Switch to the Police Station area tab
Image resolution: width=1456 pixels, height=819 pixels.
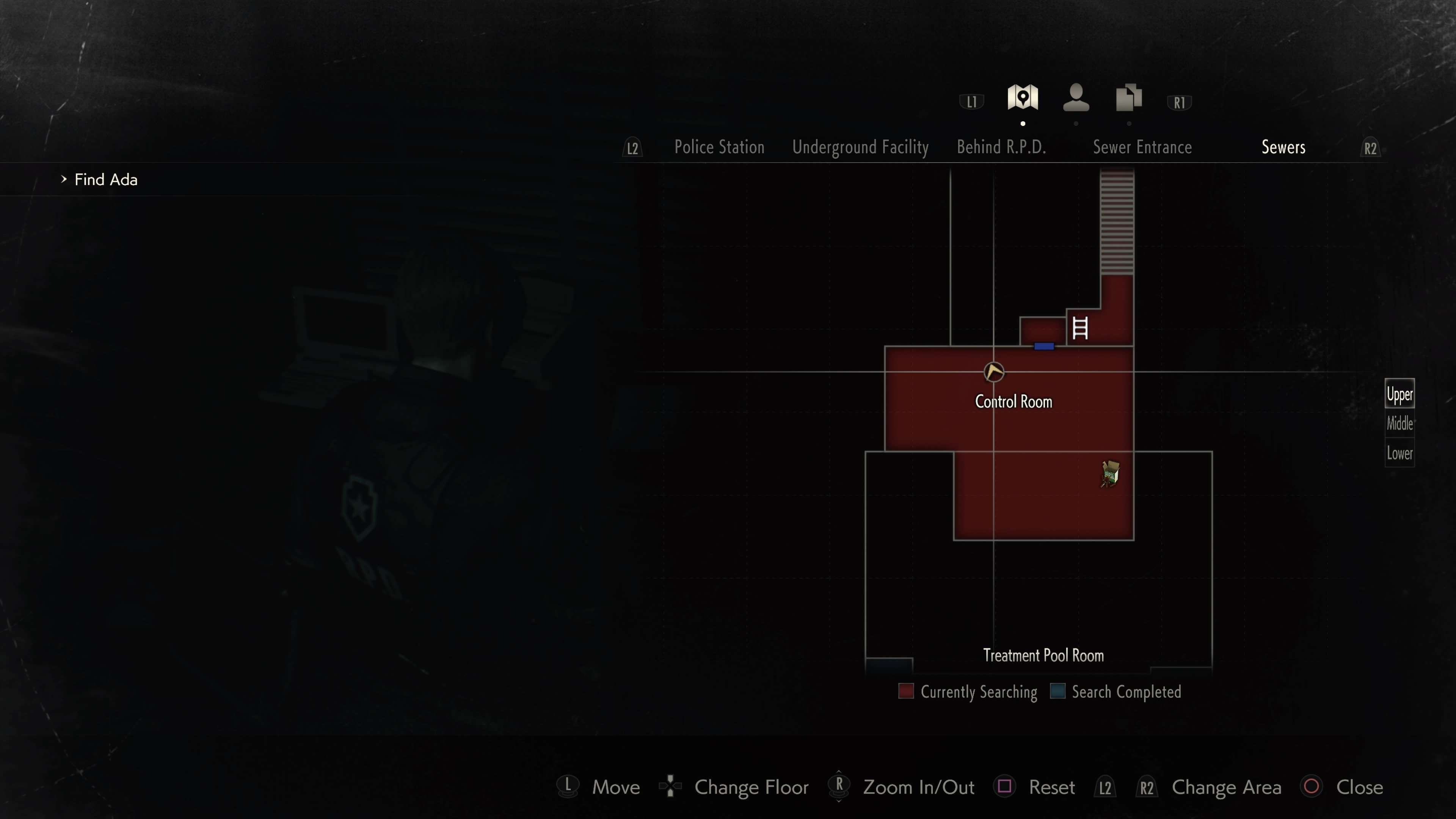tap(719, 147)
